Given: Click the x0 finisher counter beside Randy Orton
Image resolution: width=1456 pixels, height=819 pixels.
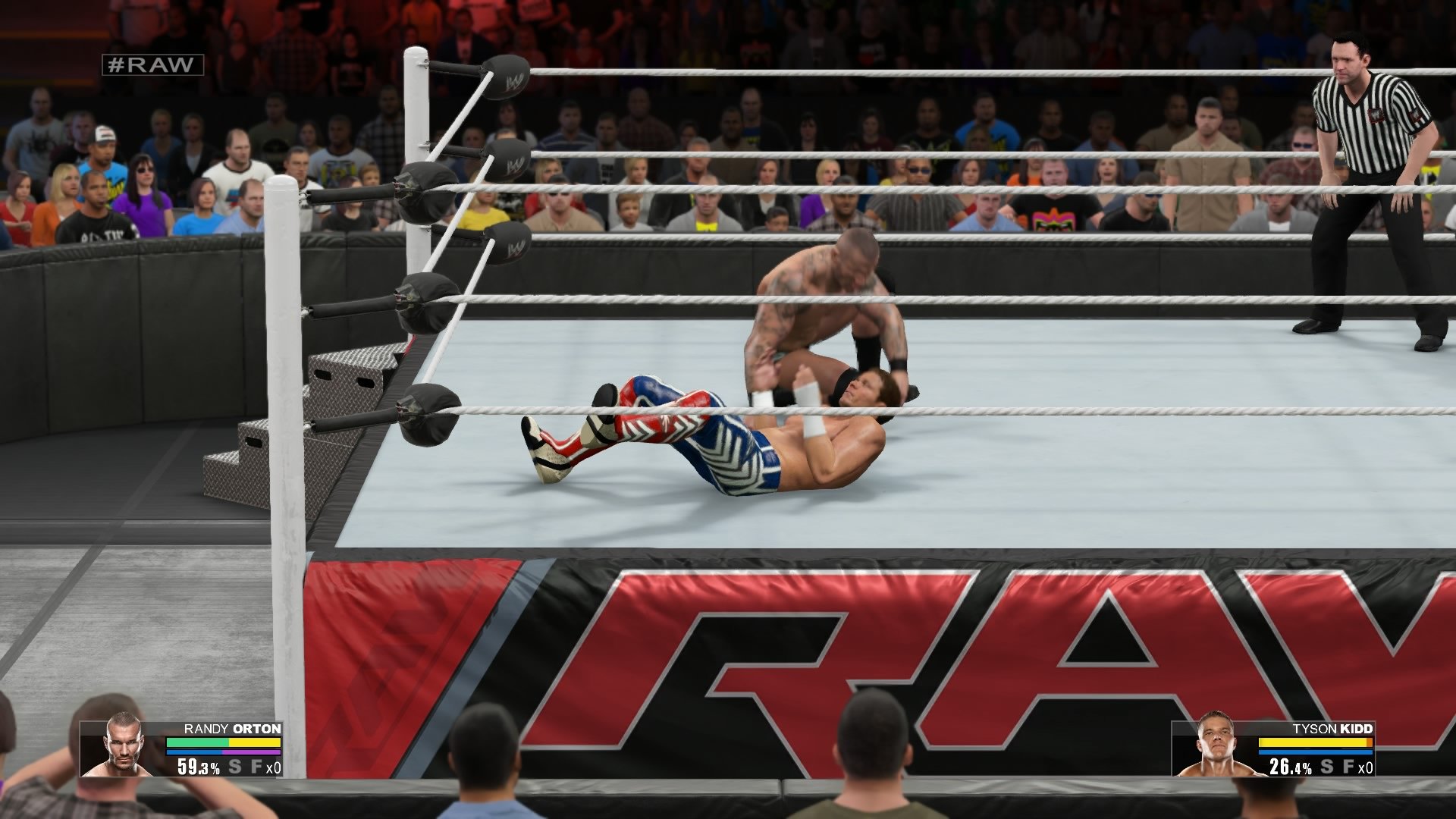Looking at the screenshot, I should click(x=274, y=768).
